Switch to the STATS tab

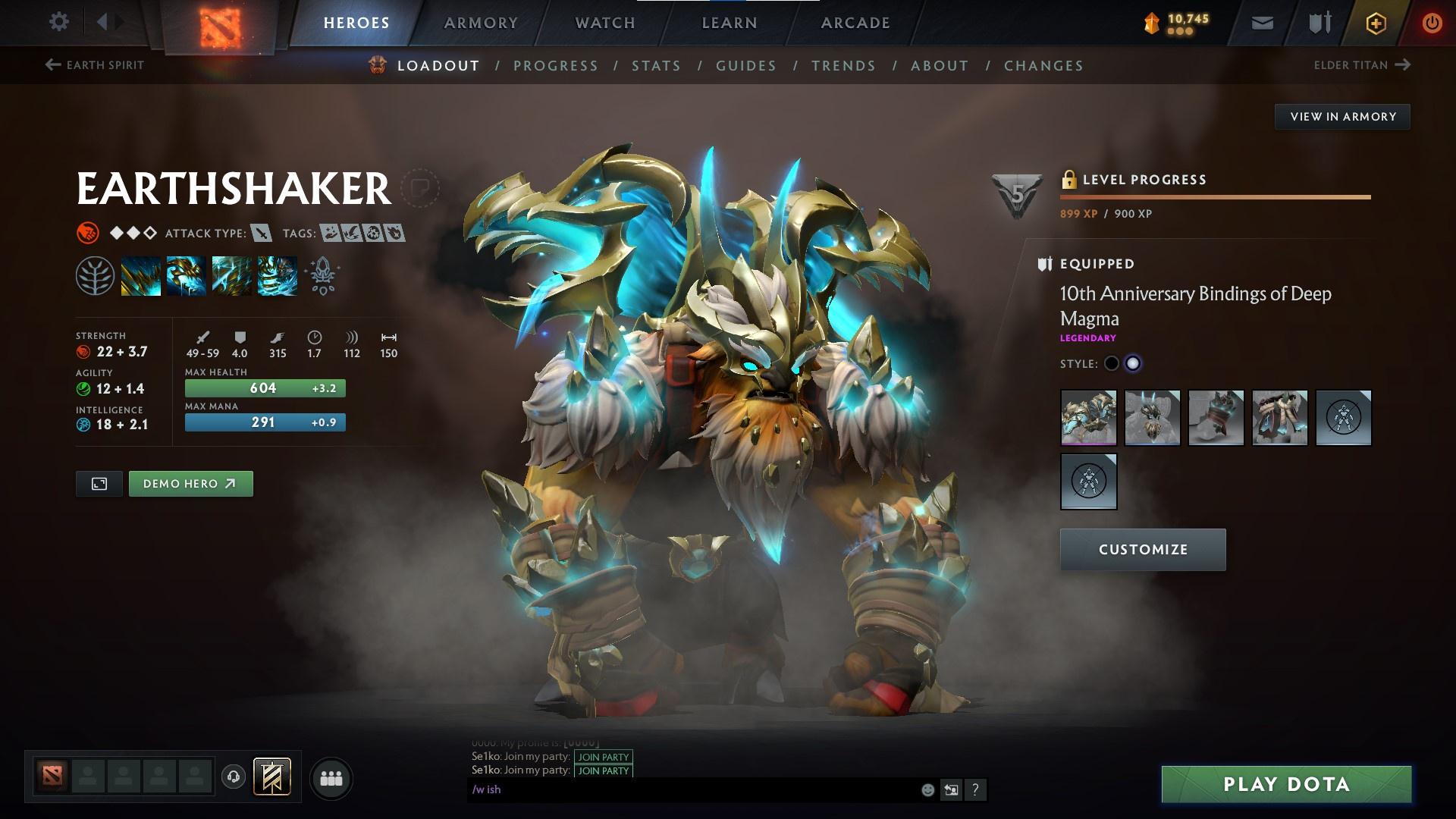tap(656, 66)
